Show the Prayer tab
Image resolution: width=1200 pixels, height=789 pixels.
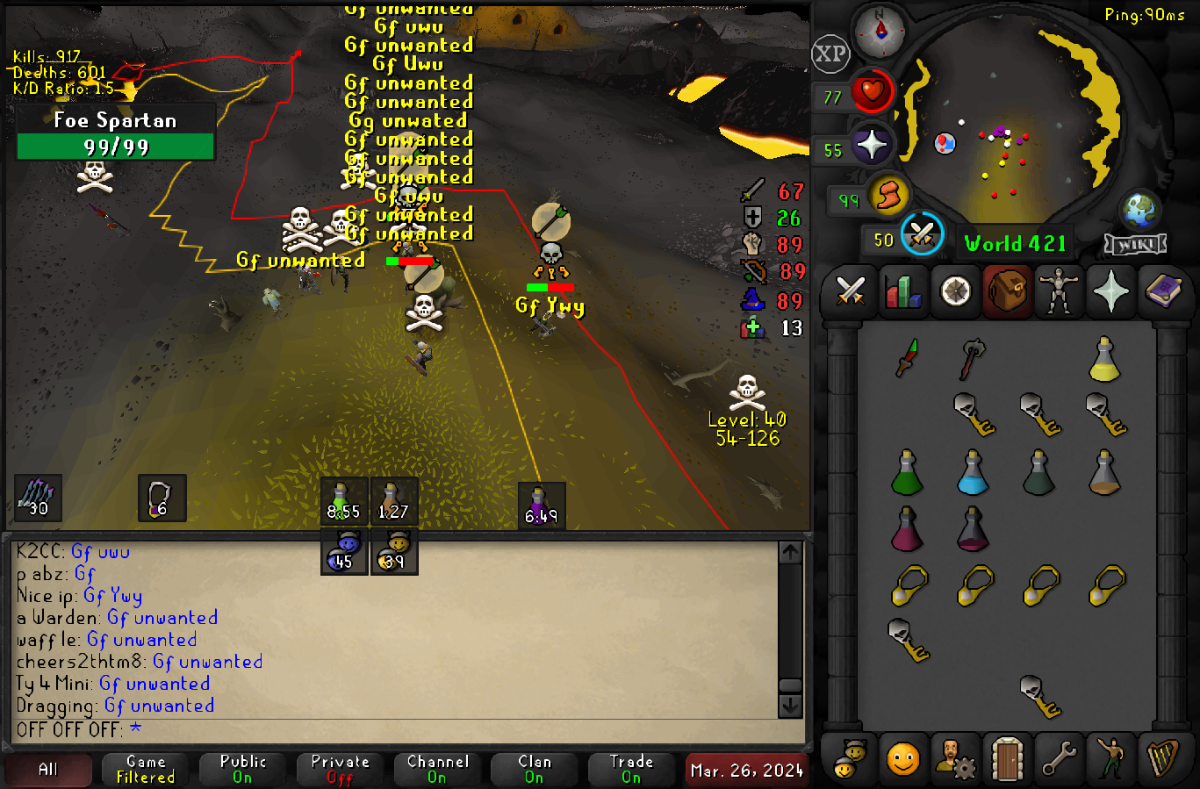[1109, 291]
